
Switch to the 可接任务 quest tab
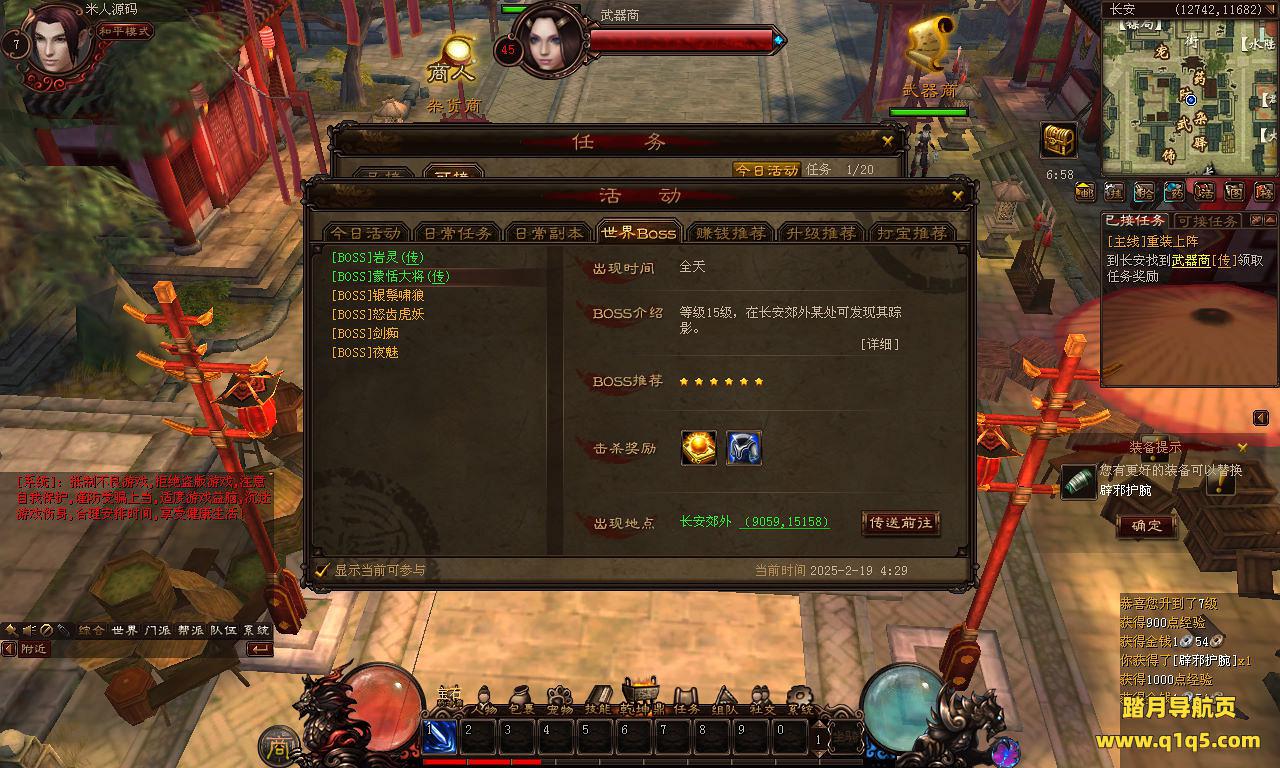point(1206,221)
